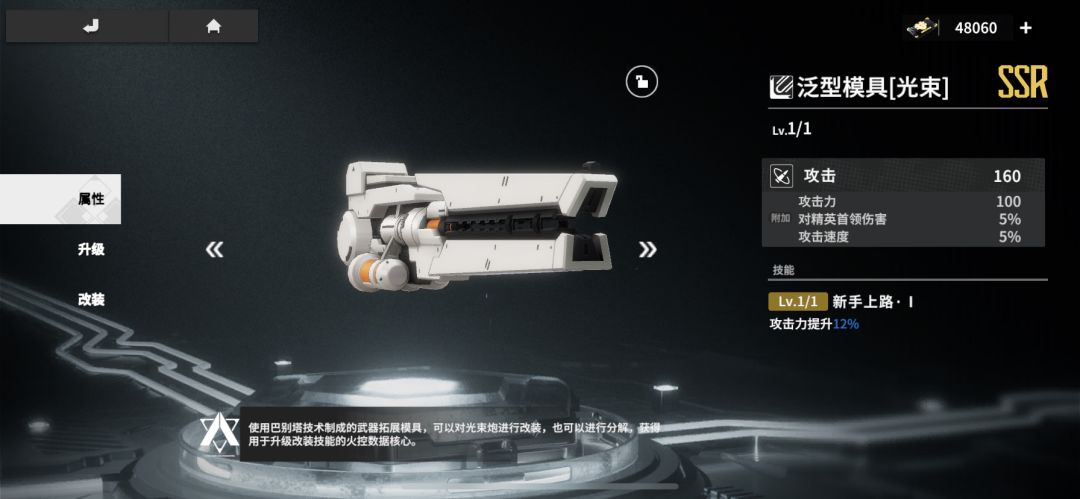Return to the home screen
The height and width of the screenshot is (499, 1080).
pyautogui.click(x=213, y=27)
